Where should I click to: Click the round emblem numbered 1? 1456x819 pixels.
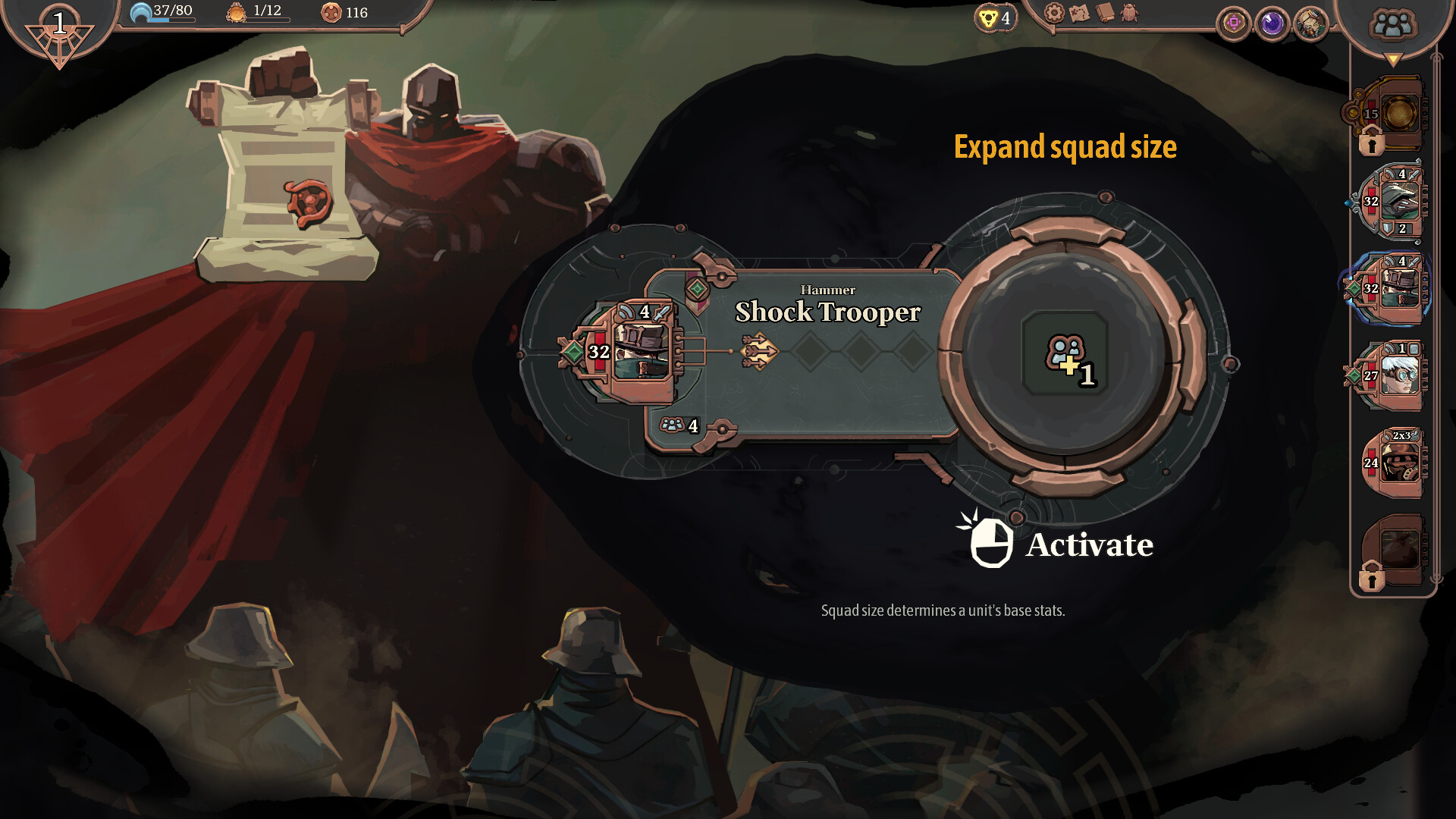[x=59, y=29]
